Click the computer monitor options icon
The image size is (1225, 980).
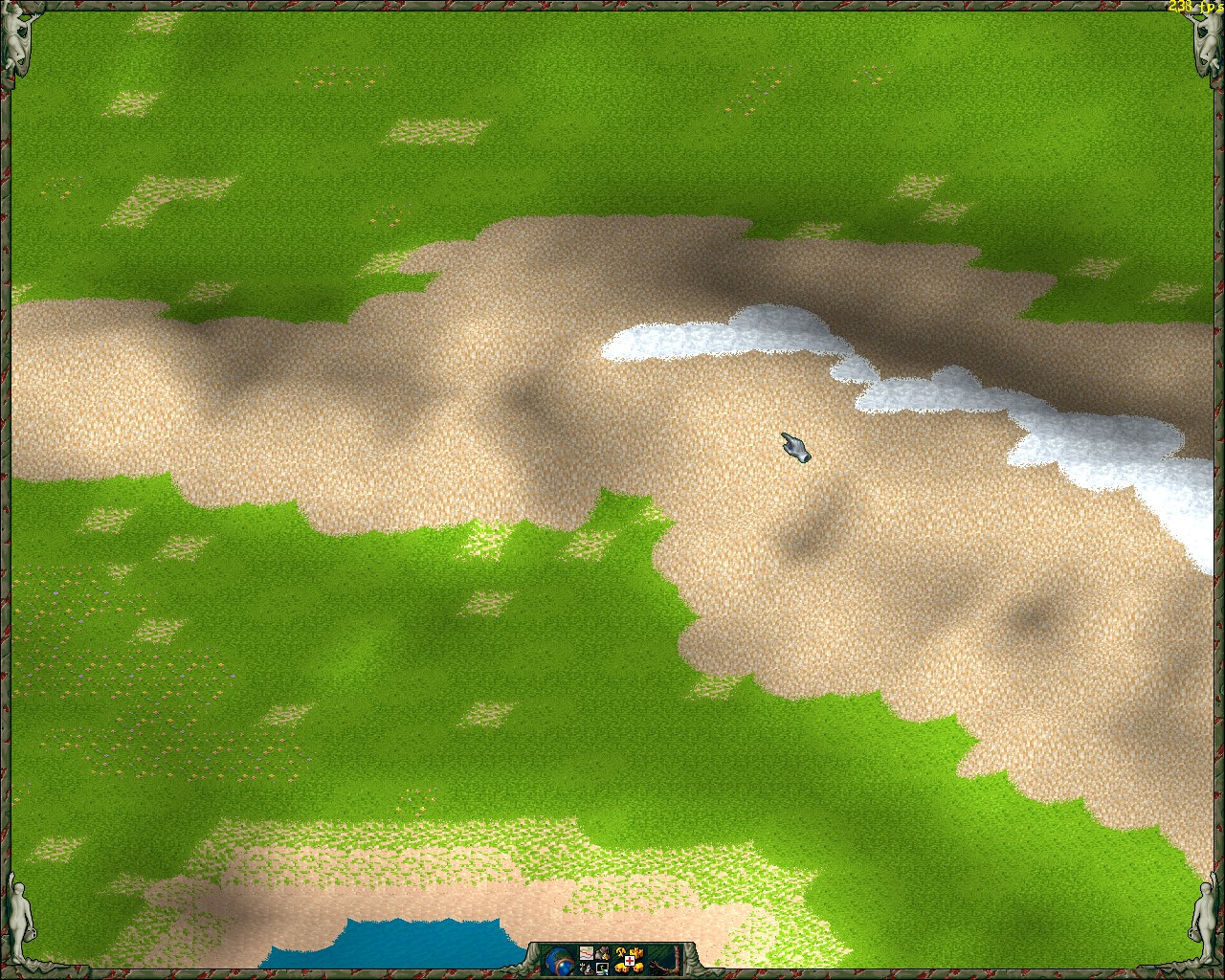(x=602, y=969)
